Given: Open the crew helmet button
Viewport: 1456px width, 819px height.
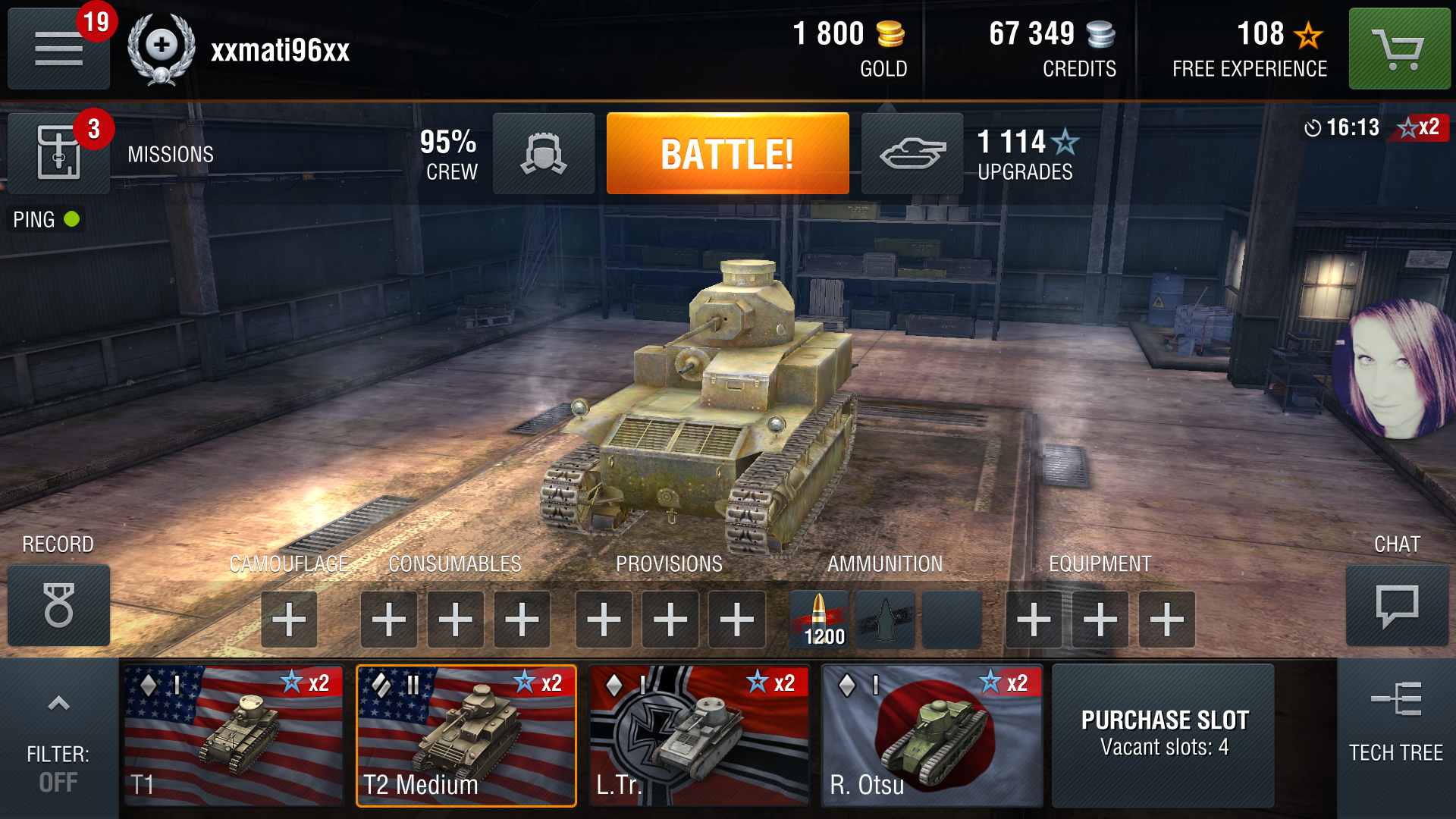Looking at the screenshot, I should [544, 154].
